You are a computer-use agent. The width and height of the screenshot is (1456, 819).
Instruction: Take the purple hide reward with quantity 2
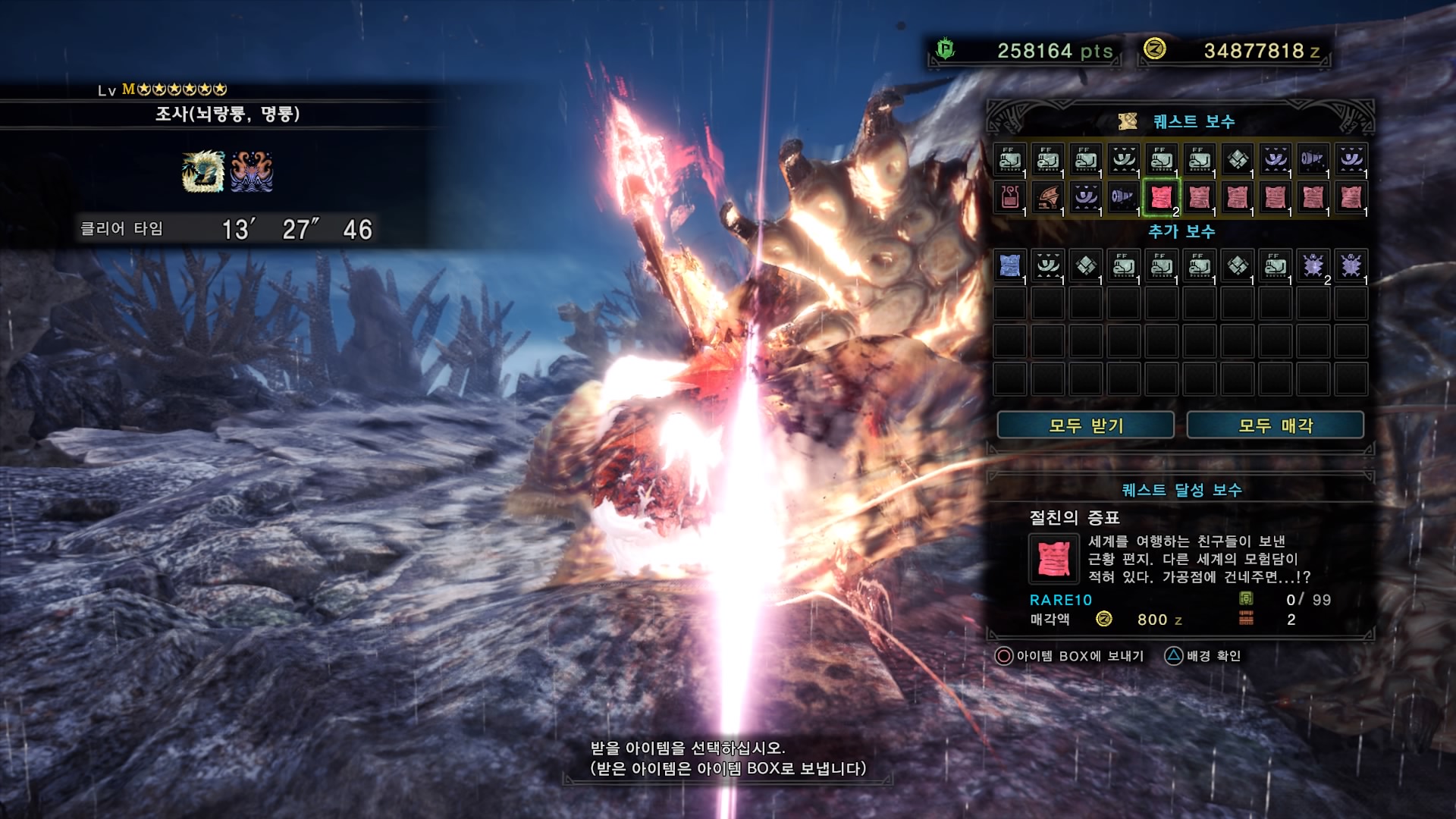(1313, 265)
